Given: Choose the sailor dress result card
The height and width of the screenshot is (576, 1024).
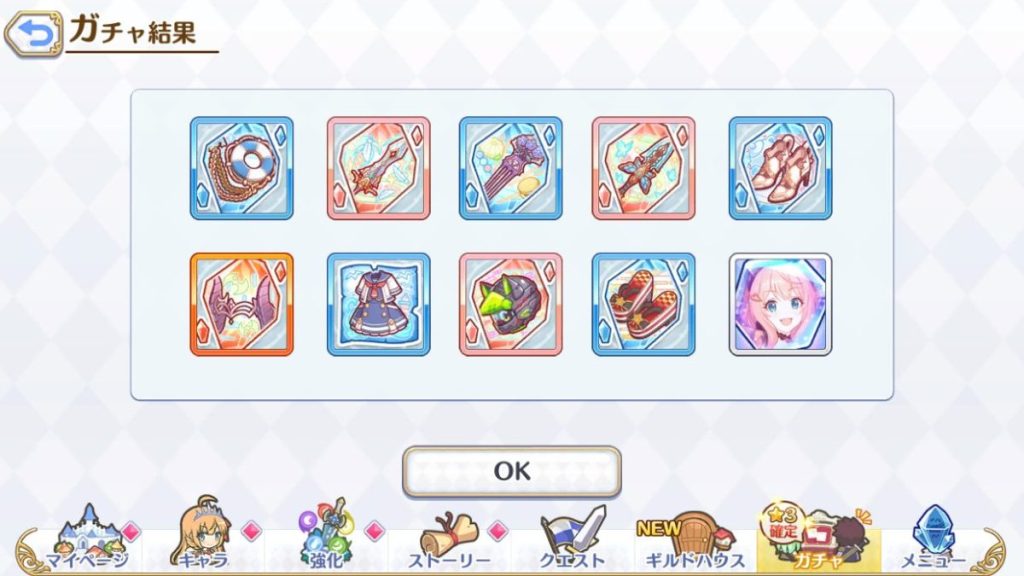Looking at the screenshot, I should point(378,304).
